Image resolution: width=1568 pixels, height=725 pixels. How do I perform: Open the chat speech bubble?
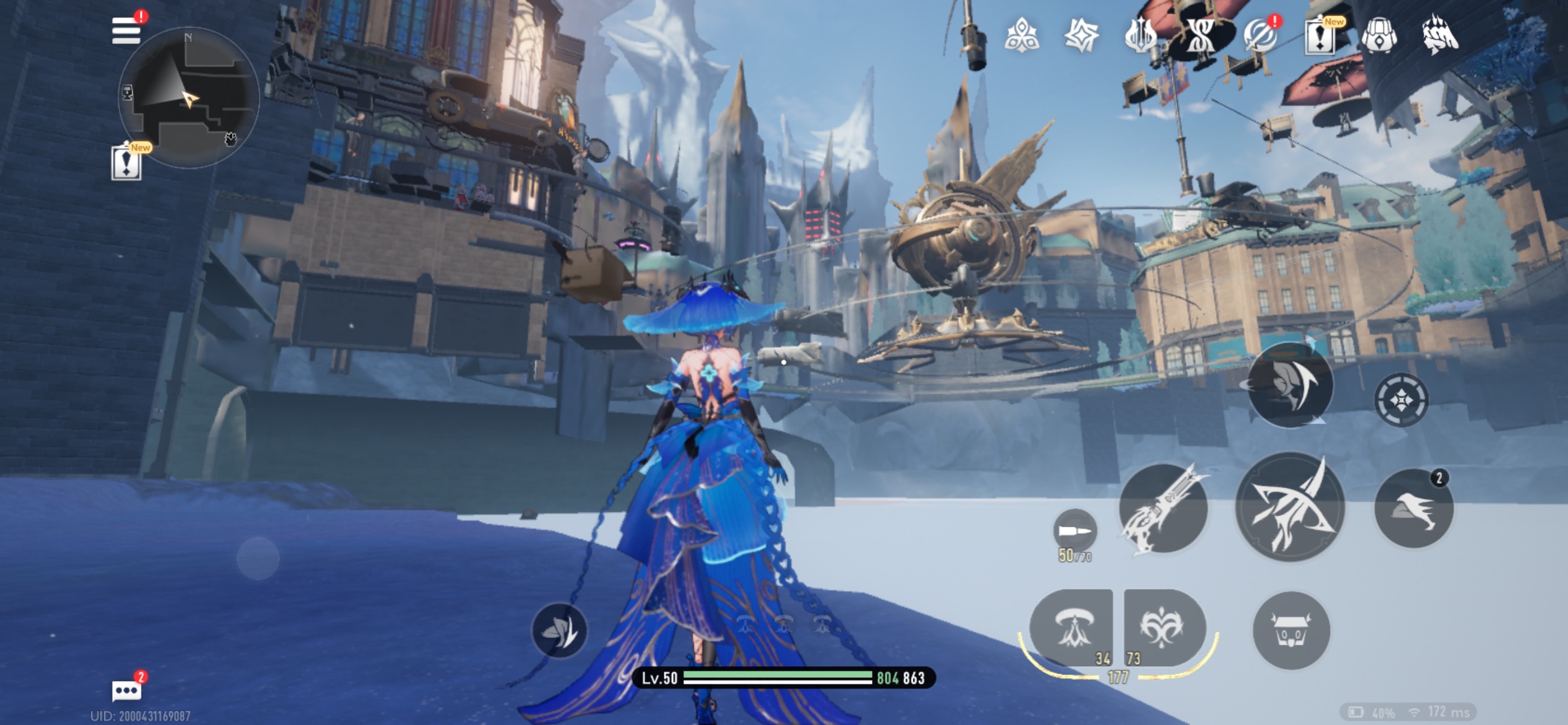tap(126, 690)
